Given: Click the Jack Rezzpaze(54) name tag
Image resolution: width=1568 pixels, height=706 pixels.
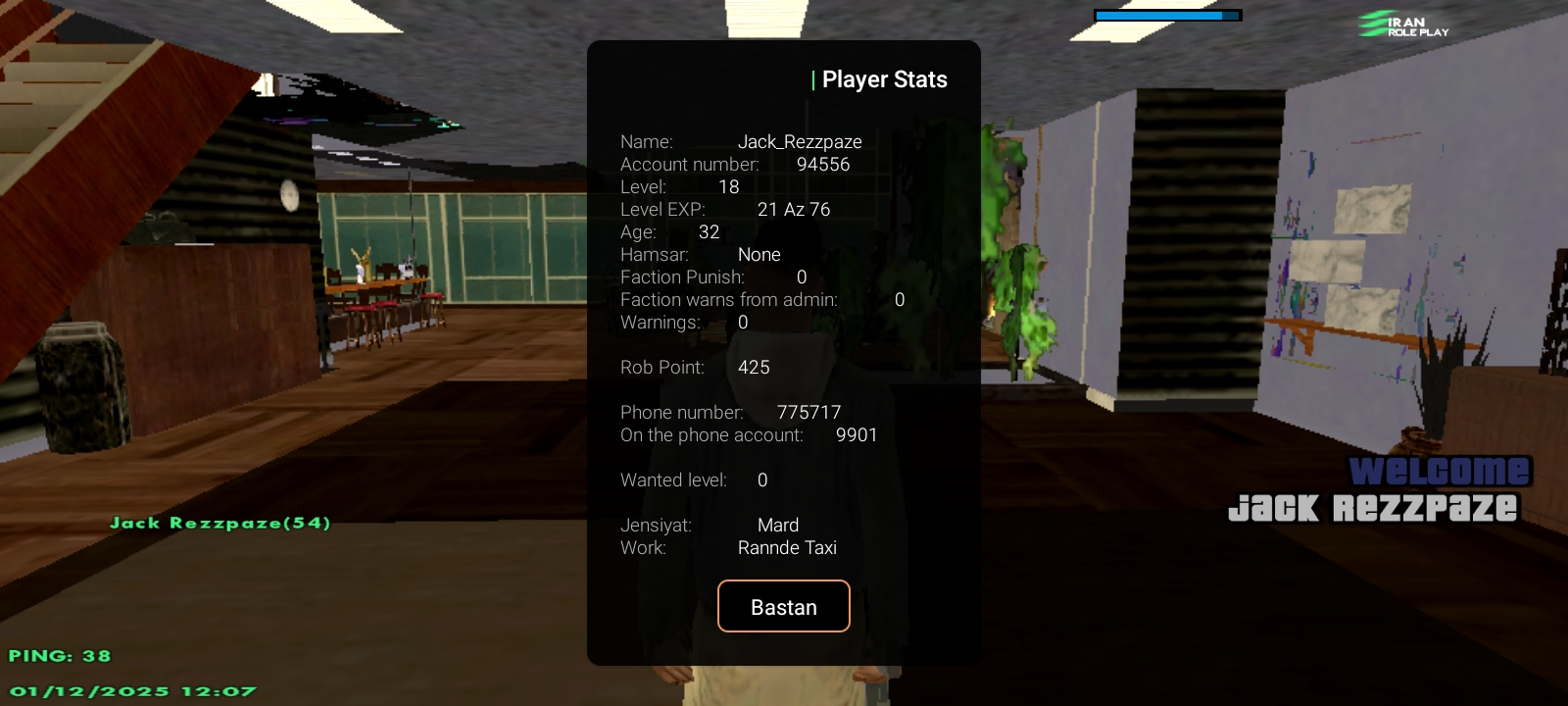Looking at the screenshot, I should (x=219, y=523).
